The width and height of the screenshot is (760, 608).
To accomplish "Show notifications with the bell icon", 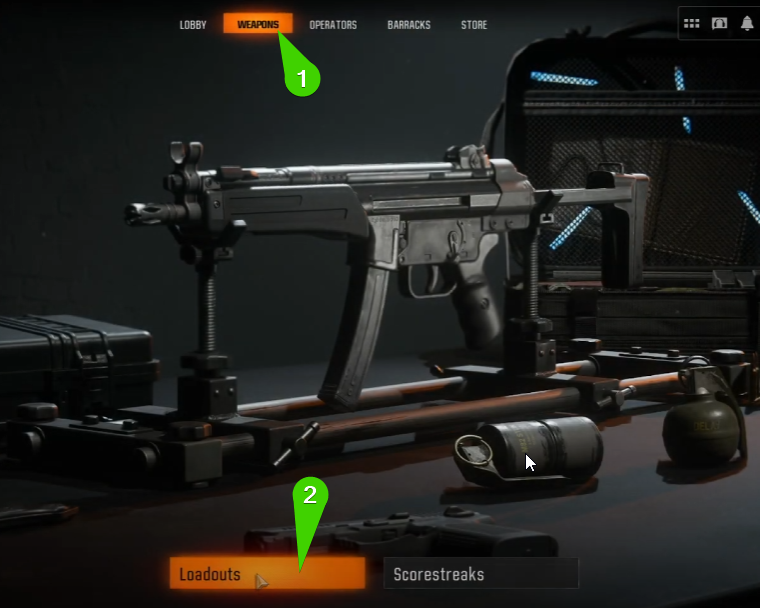I will point(747,24).
